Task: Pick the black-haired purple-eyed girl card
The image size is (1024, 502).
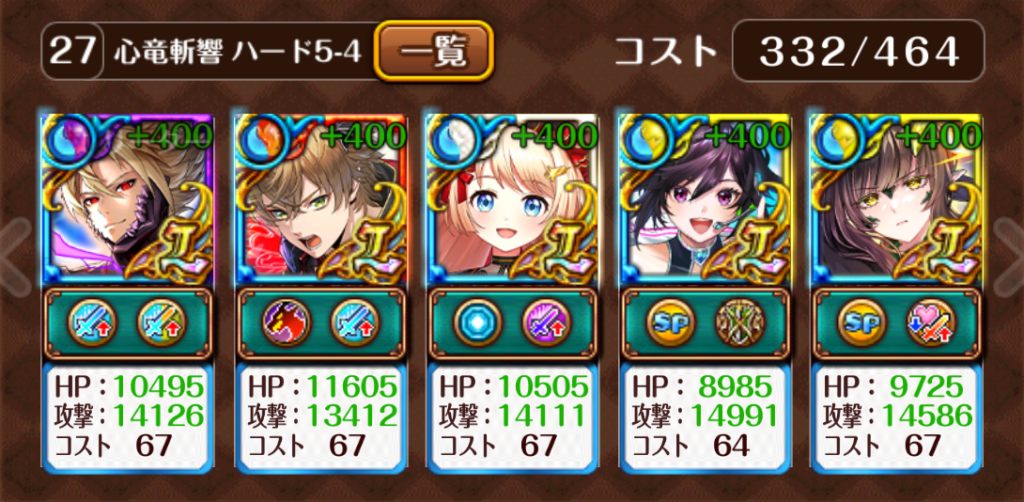Action: (x=705, y=198)
